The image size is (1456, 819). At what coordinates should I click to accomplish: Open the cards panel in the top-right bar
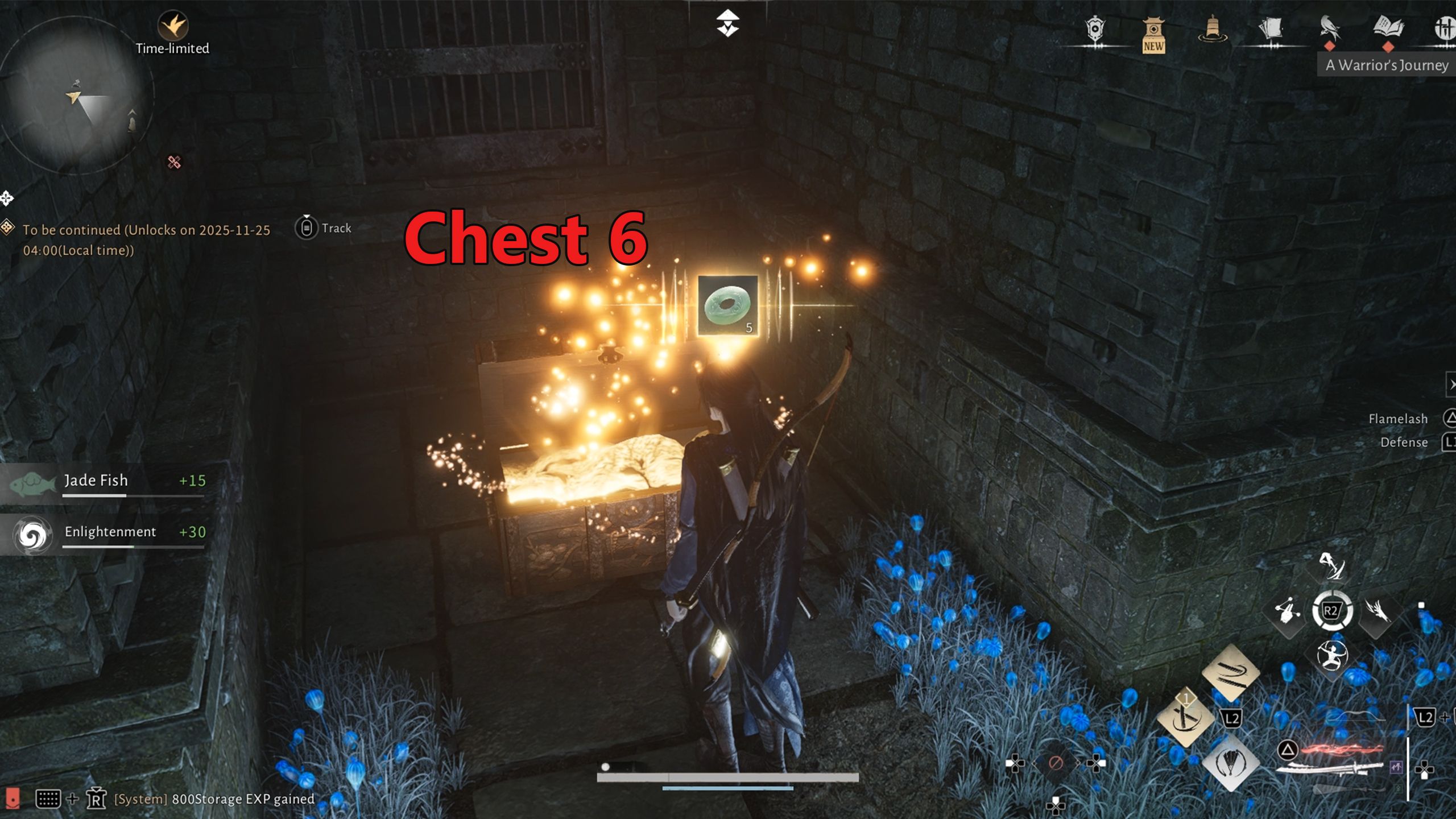click(x=1271, y=27)
